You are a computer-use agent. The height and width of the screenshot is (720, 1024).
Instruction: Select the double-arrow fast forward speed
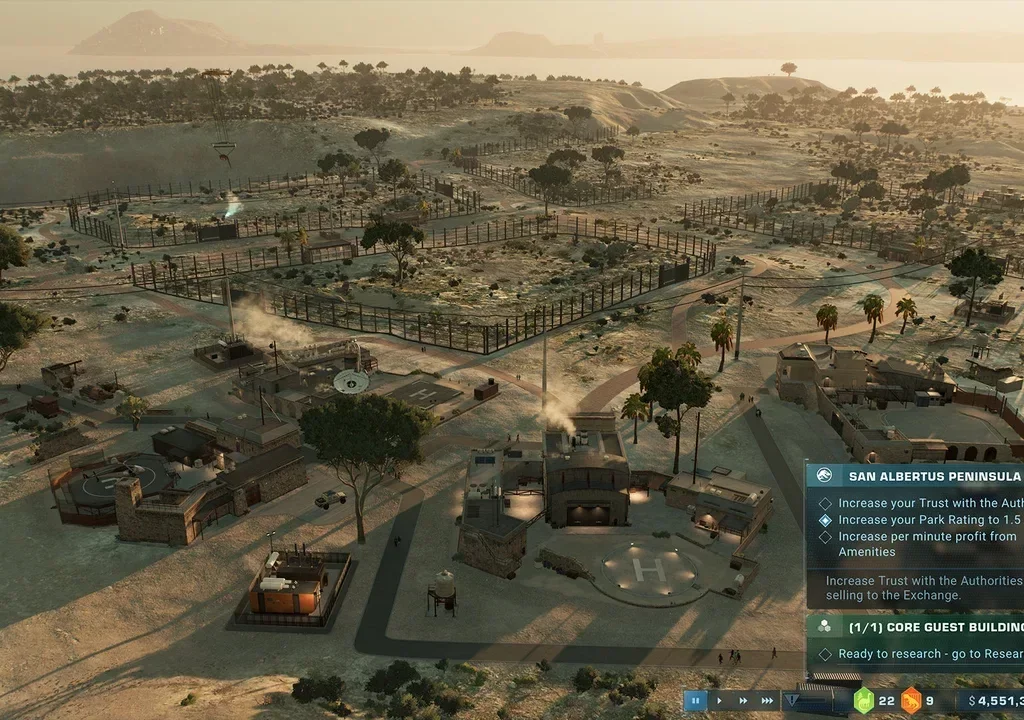(x=743, y=701)
